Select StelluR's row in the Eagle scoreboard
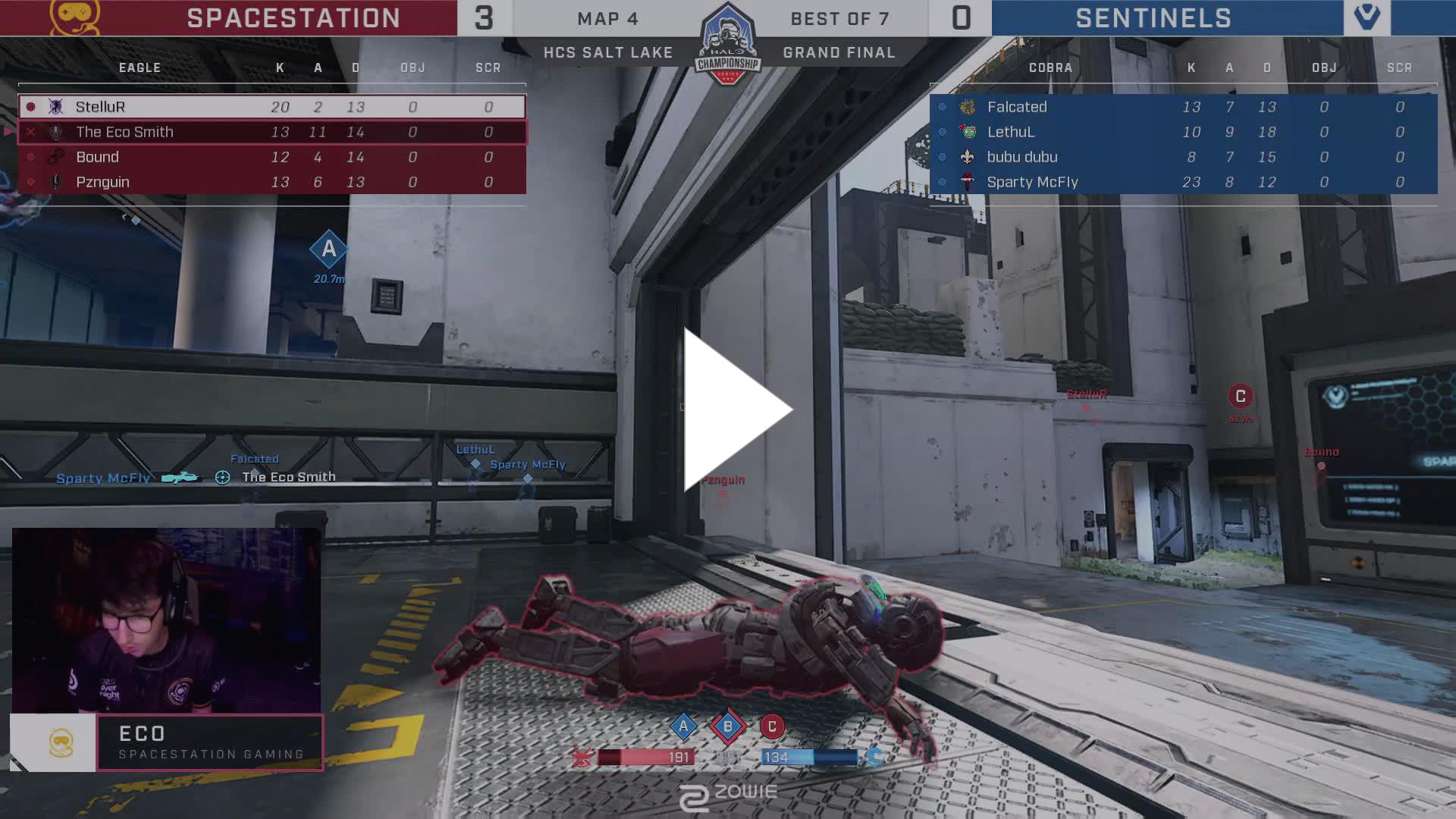This screenshot has width=1456, height=819. click(271, 107)
